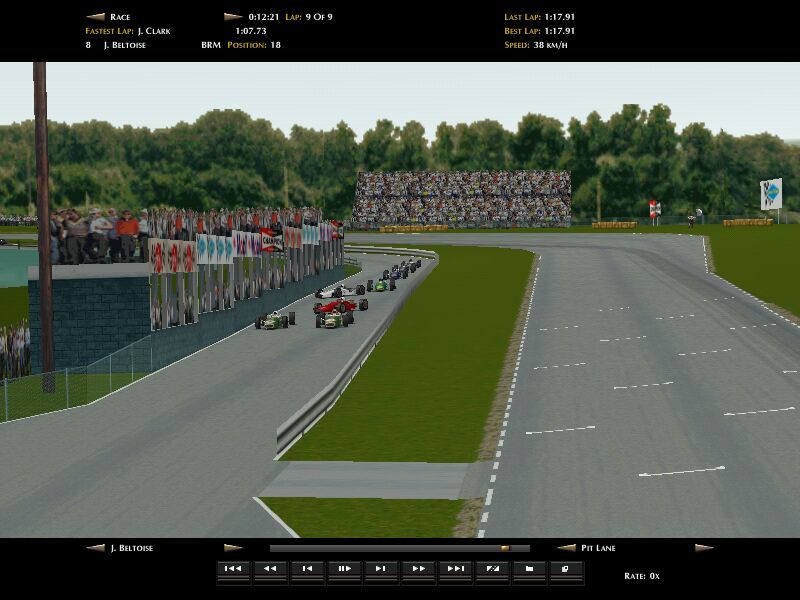Viewport: 800px width, 600px height.
Task: Select the driver before J. Beltoise
Action: click(x=95, y=548)
